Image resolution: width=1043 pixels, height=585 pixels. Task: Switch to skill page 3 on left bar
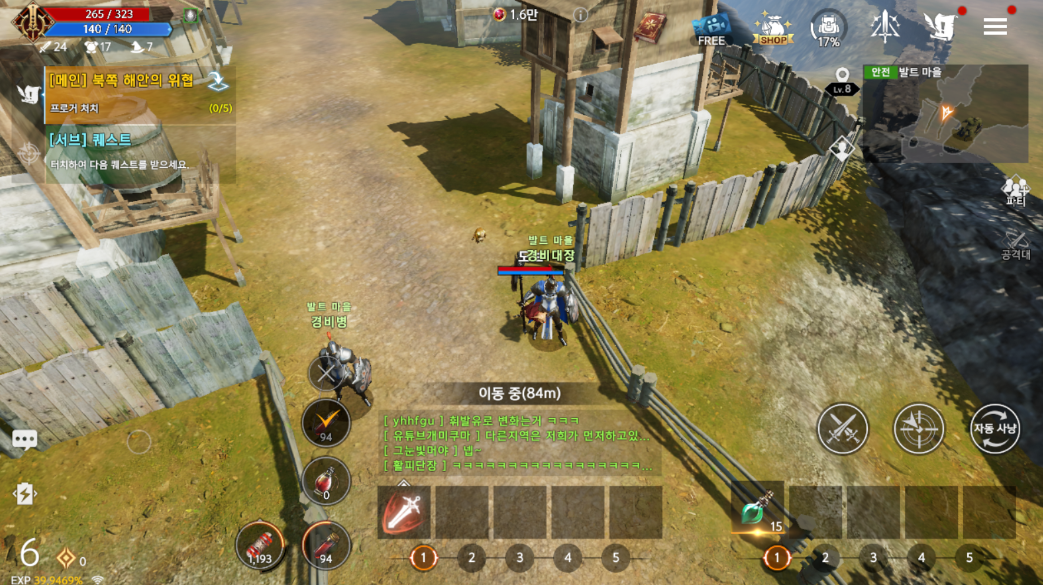pos(519,558)
